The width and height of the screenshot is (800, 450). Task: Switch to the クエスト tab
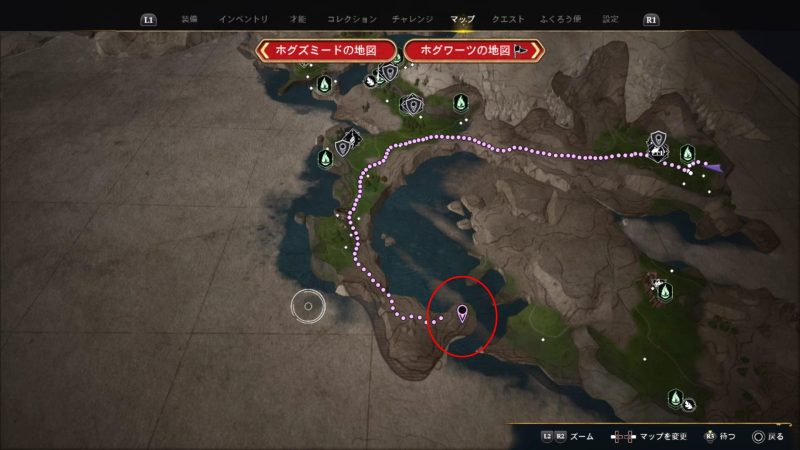(507, 19)
